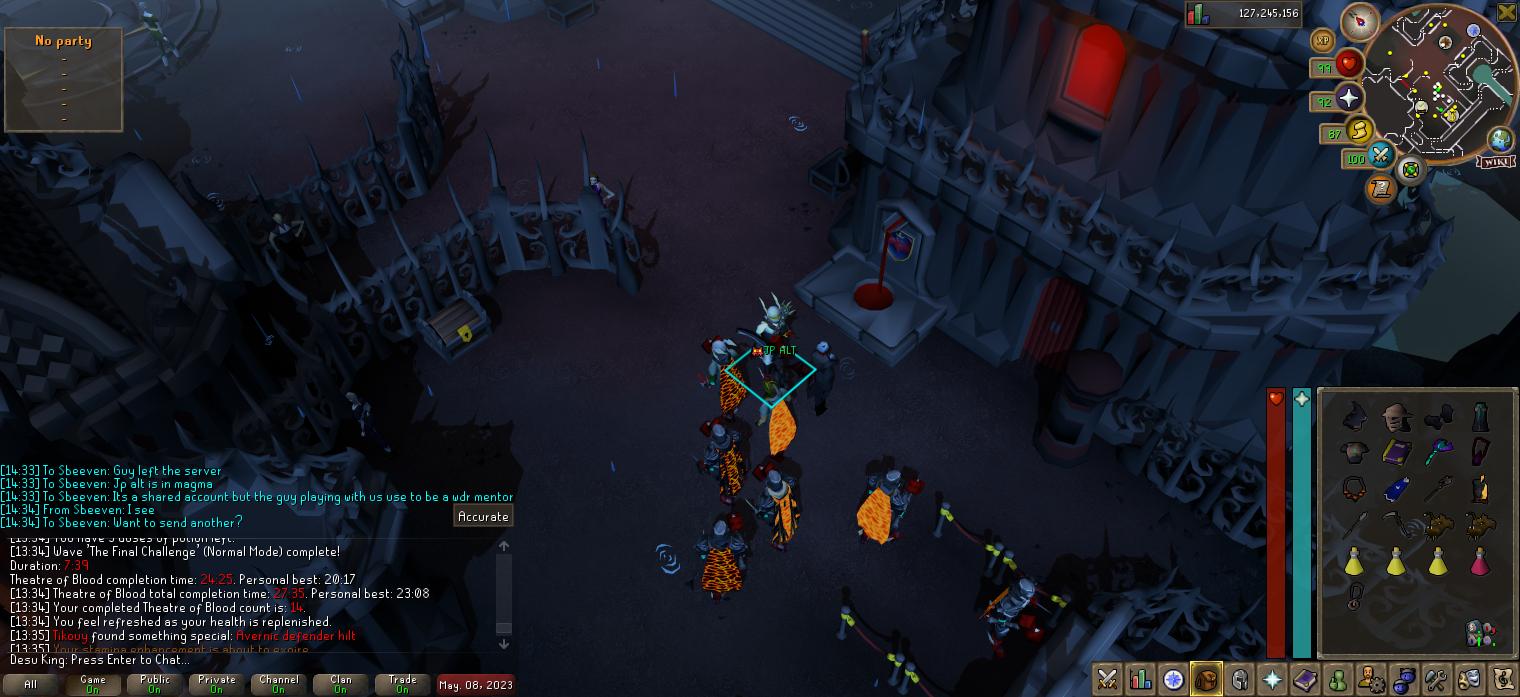The image size is (1520, 697).
Task: Click the compass to face north
Action: click(x=1360, y=22)
